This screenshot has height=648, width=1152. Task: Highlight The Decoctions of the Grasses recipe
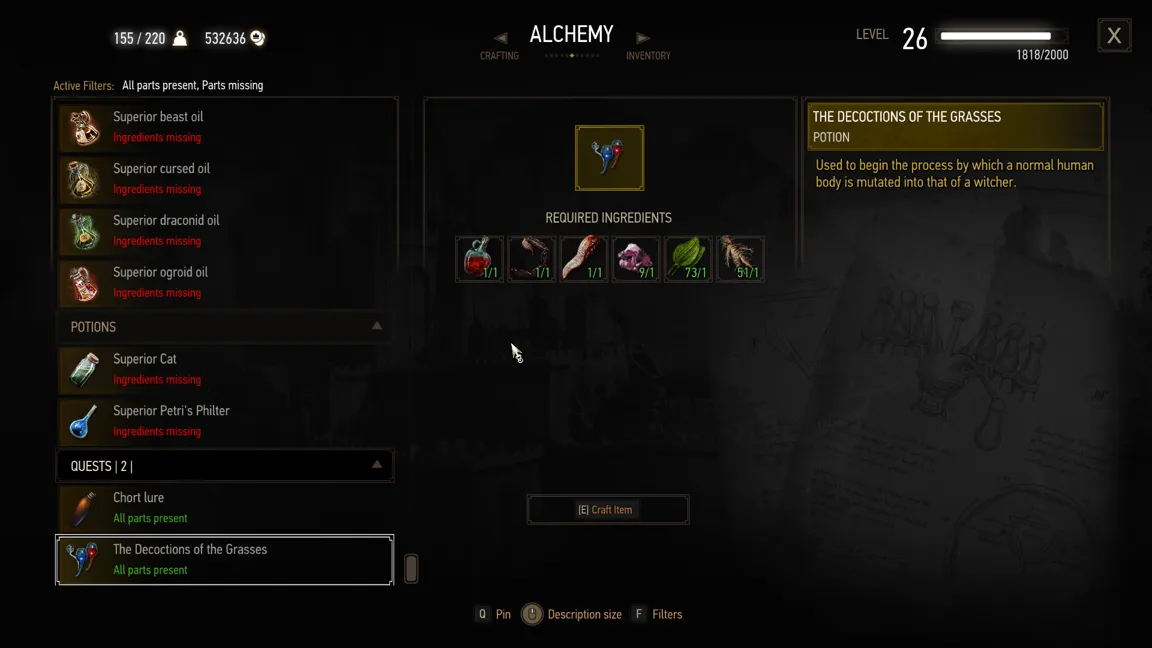pyautogui.click(x=225, y=560)
